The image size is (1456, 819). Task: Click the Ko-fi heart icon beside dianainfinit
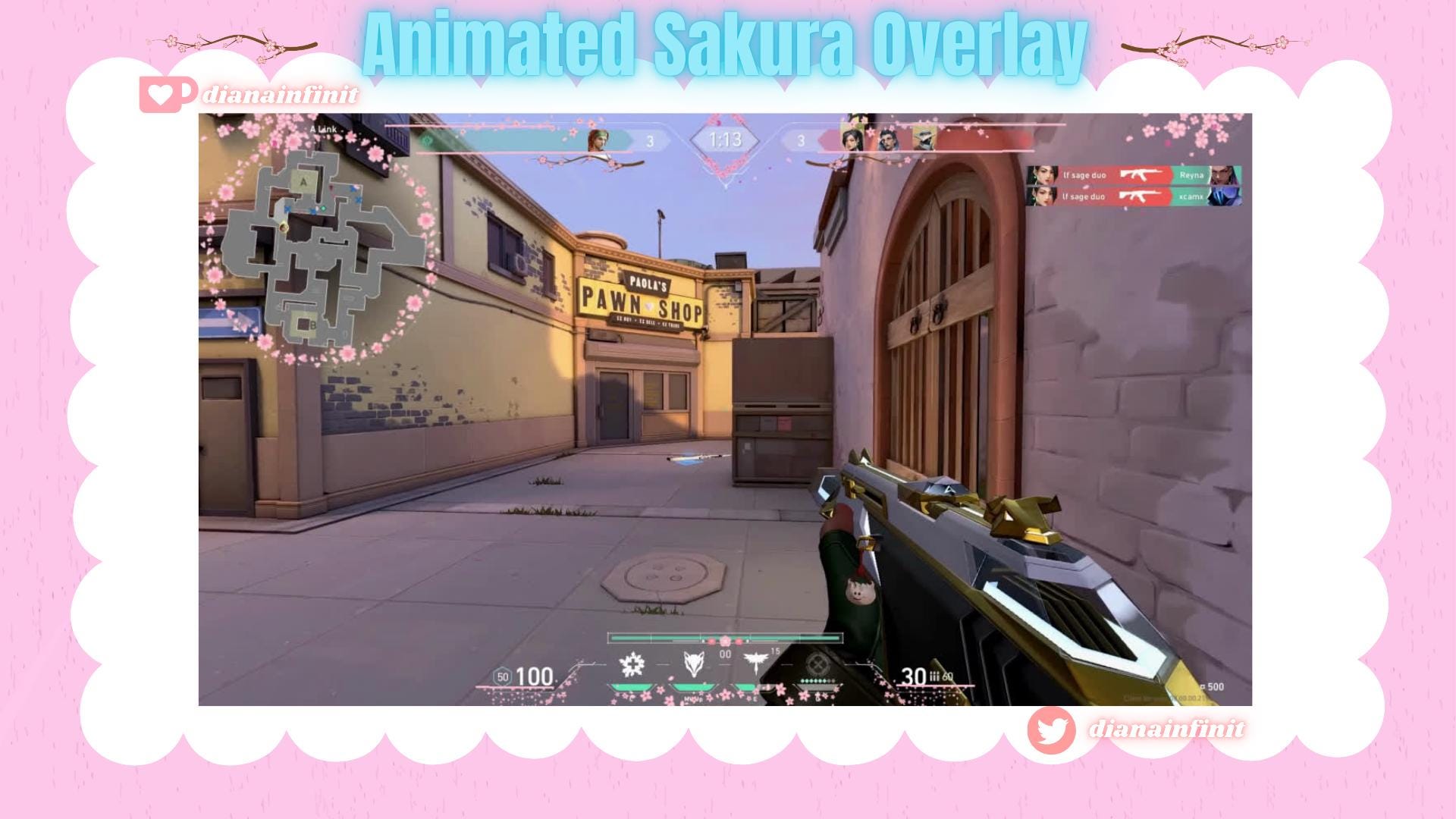[161, 93]
